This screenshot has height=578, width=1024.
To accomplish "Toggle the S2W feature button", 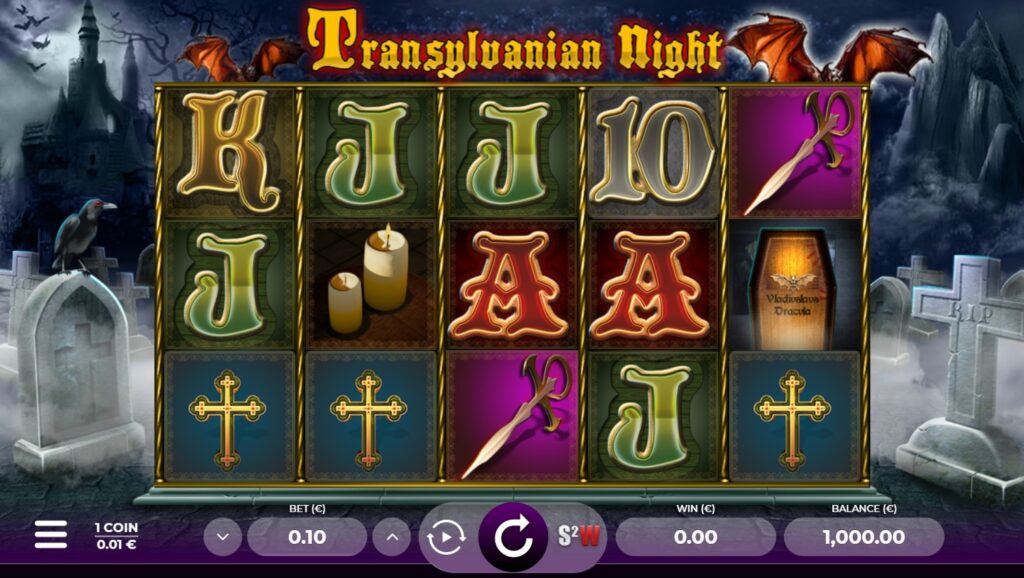I will click(x=580, y=537).
